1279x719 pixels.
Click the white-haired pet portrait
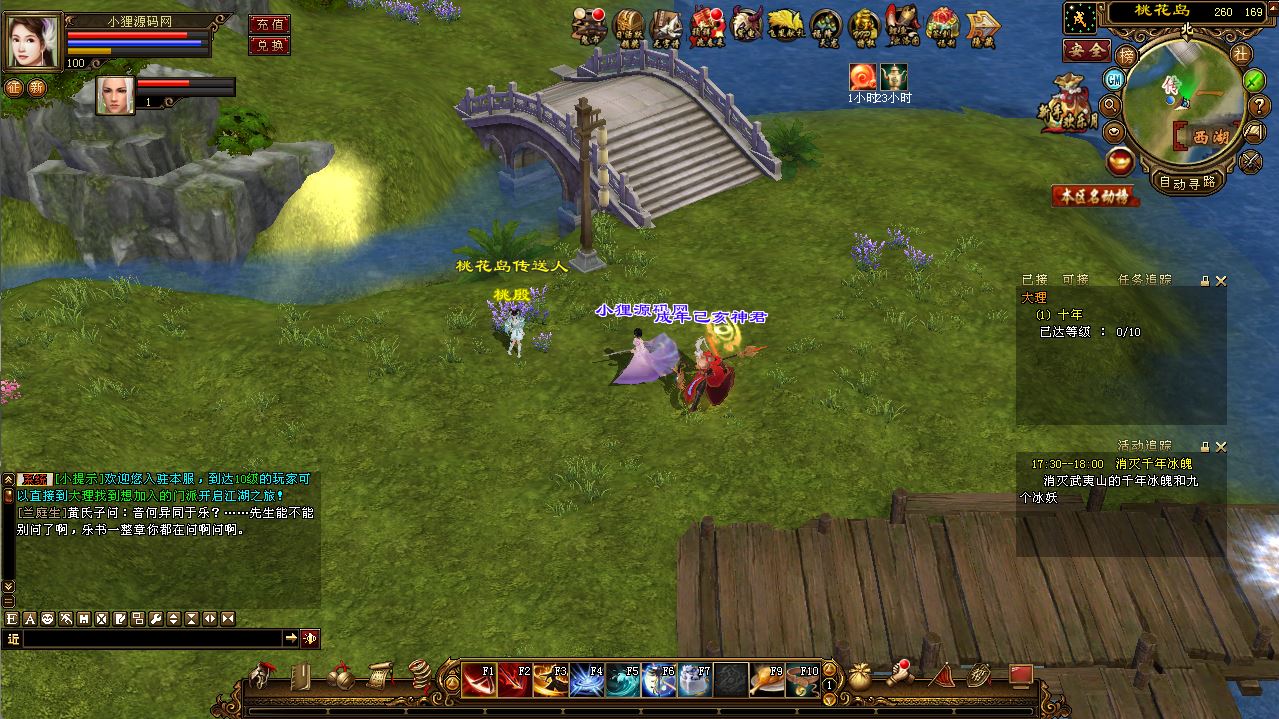tap(115, 95)
